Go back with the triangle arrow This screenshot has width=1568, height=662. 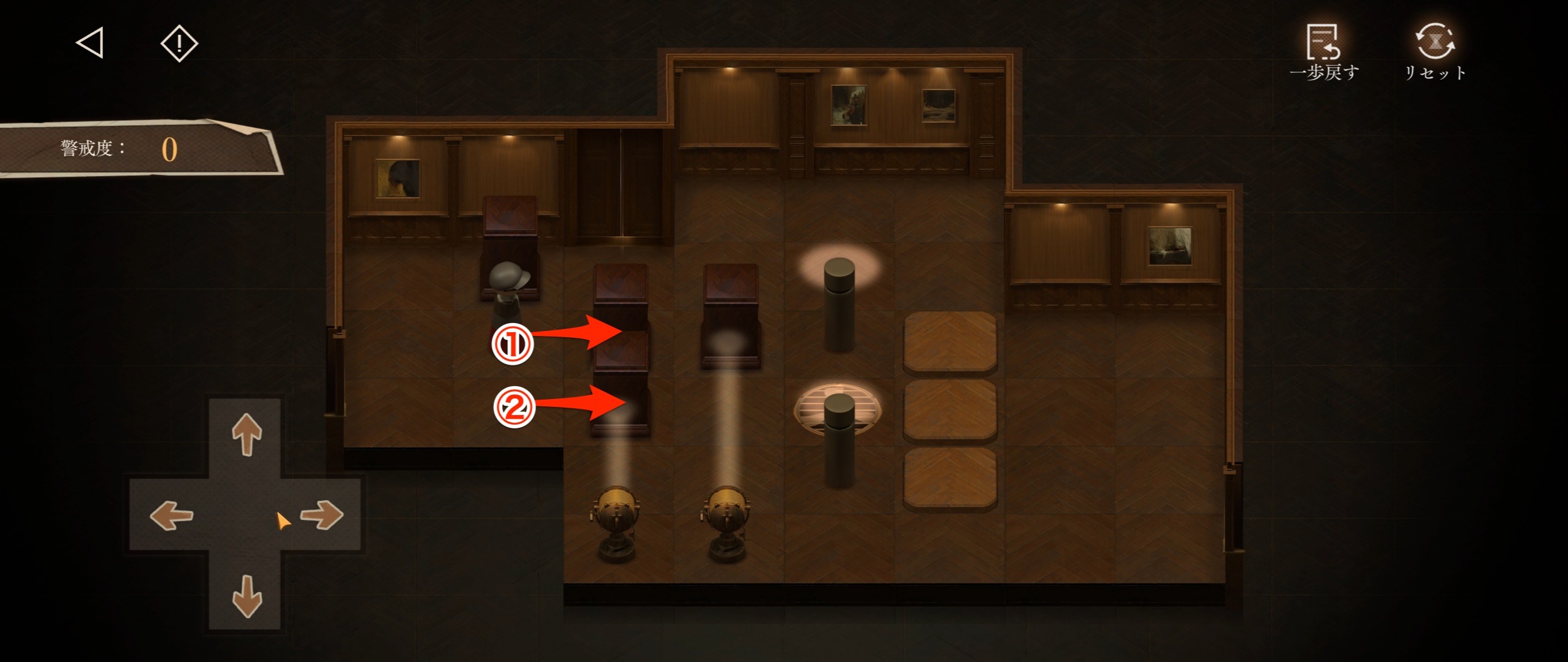point(90,43)
